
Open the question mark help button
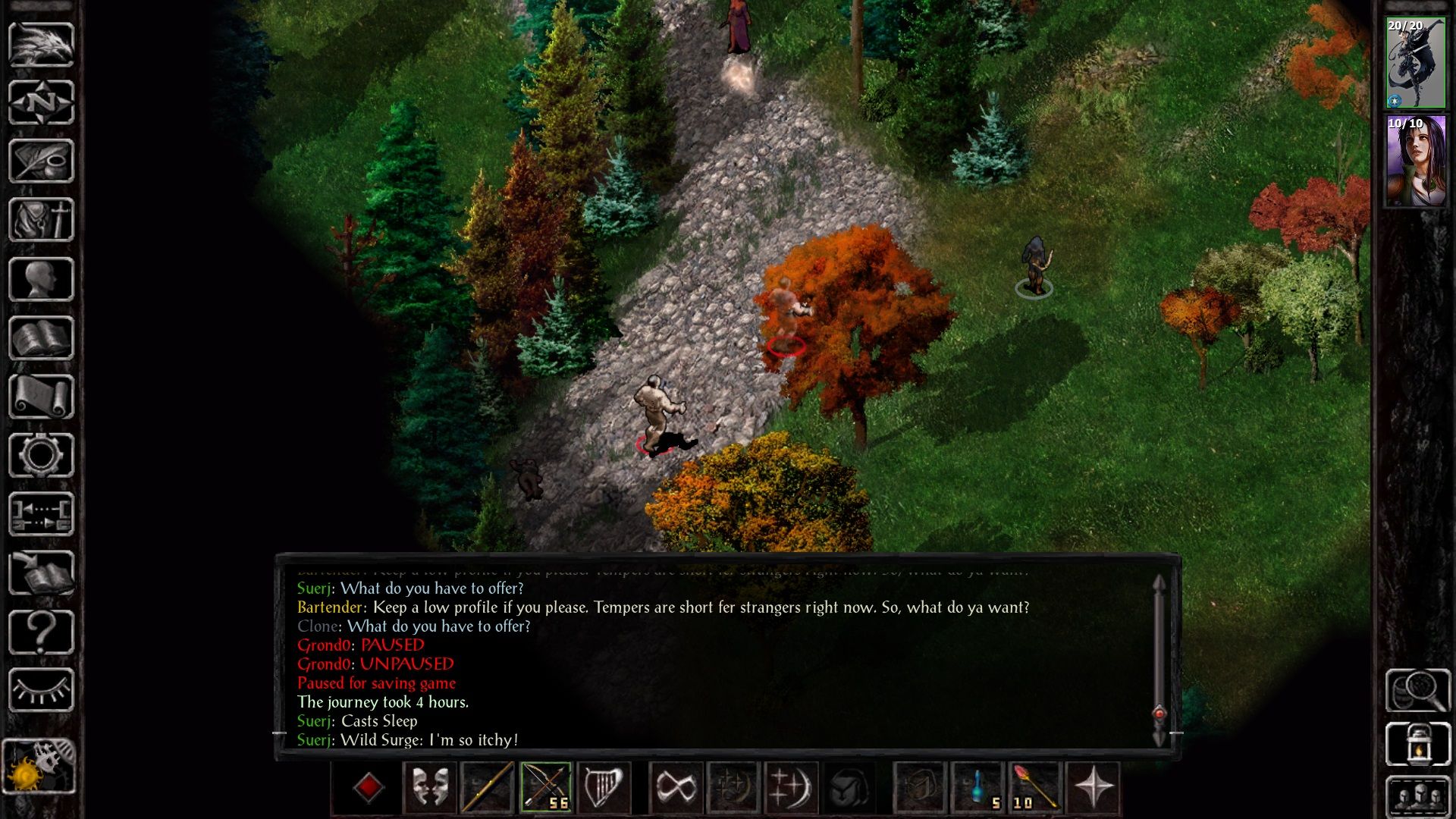click(x=41, y=632)
